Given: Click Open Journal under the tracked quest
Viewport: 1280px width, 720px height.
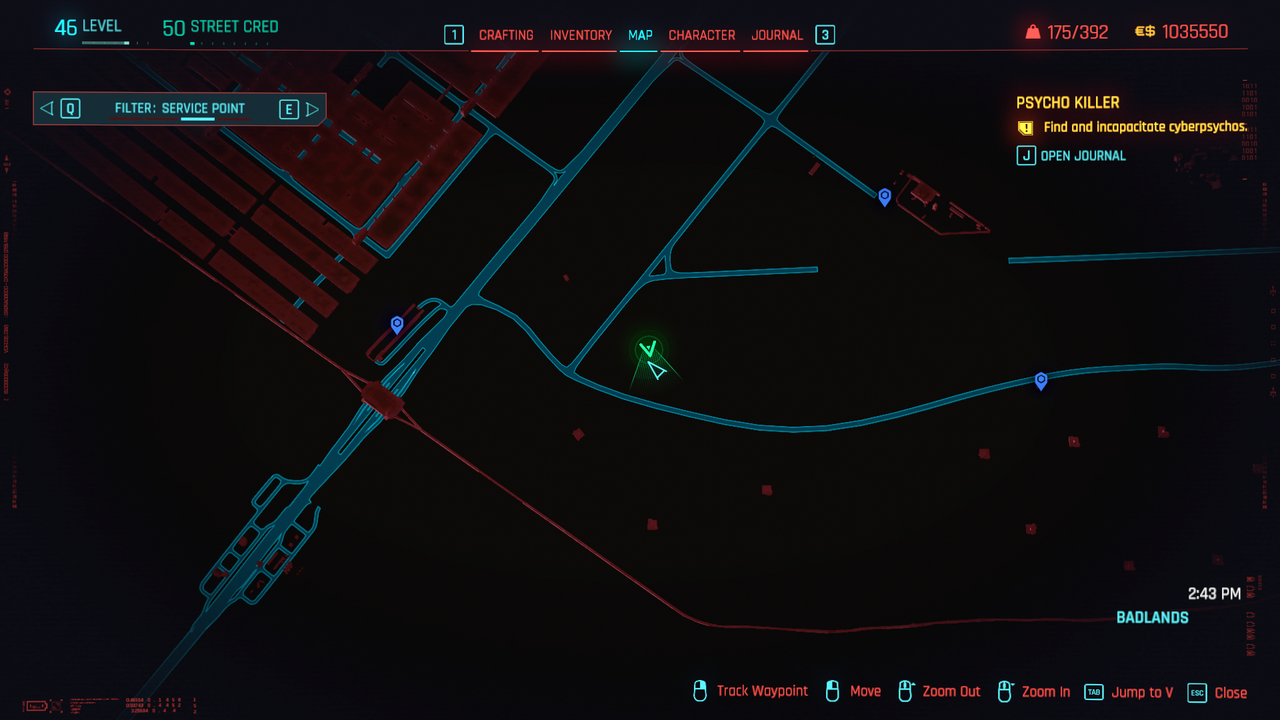Looking at the screenshot, I should (x=1082, y=156).
